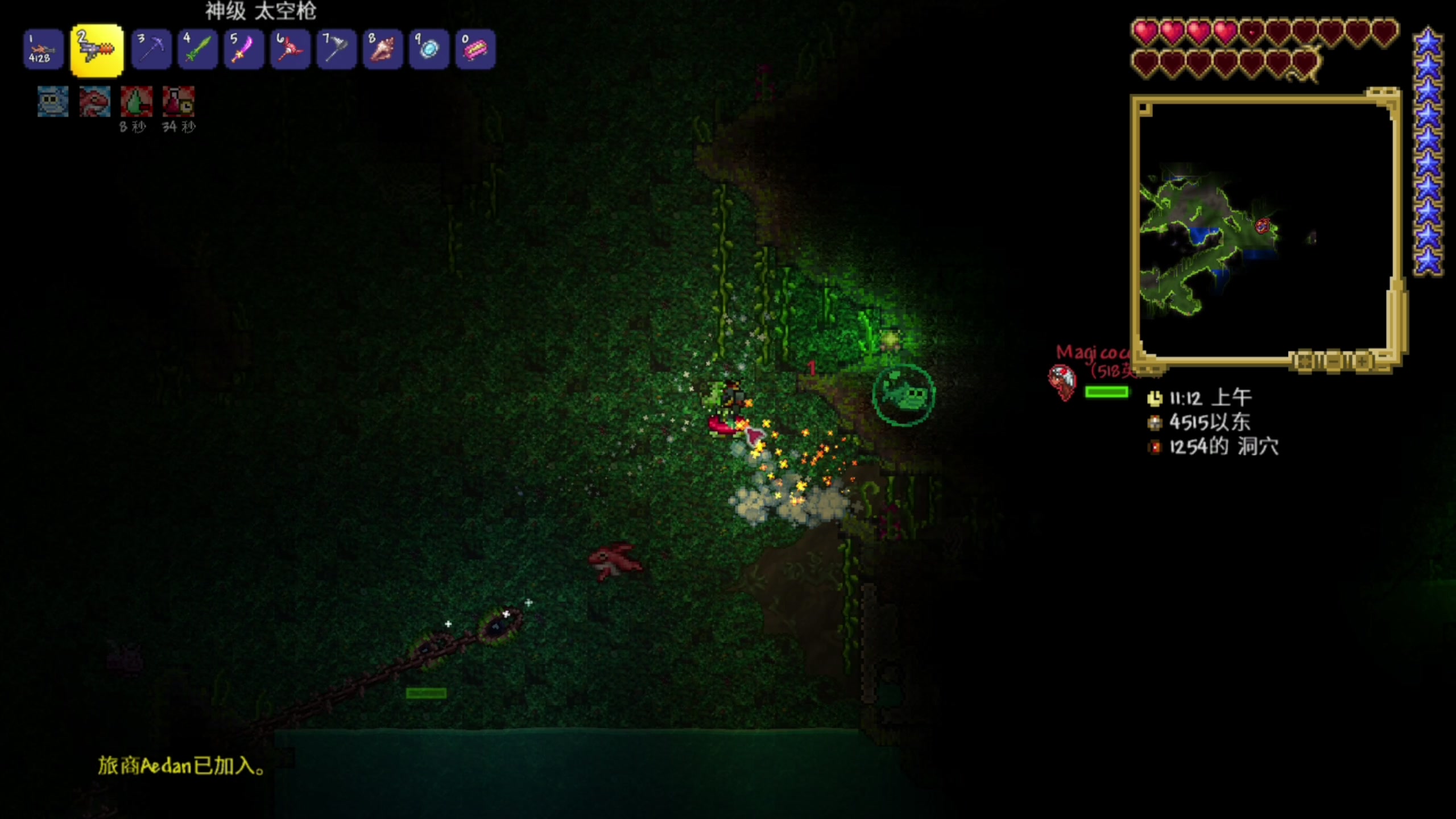The image size is (1456, 819).
Task: Select the pink item in slot 0
Action: [475, 50]
